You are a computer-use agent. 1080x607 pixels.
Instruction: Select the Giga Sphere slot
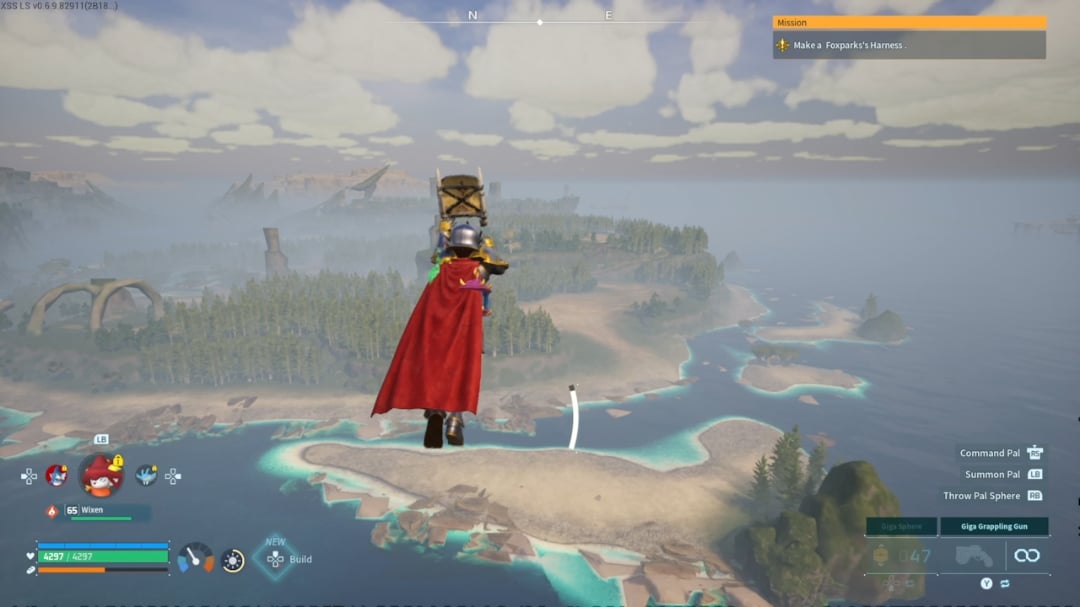[x=901, y=556]
